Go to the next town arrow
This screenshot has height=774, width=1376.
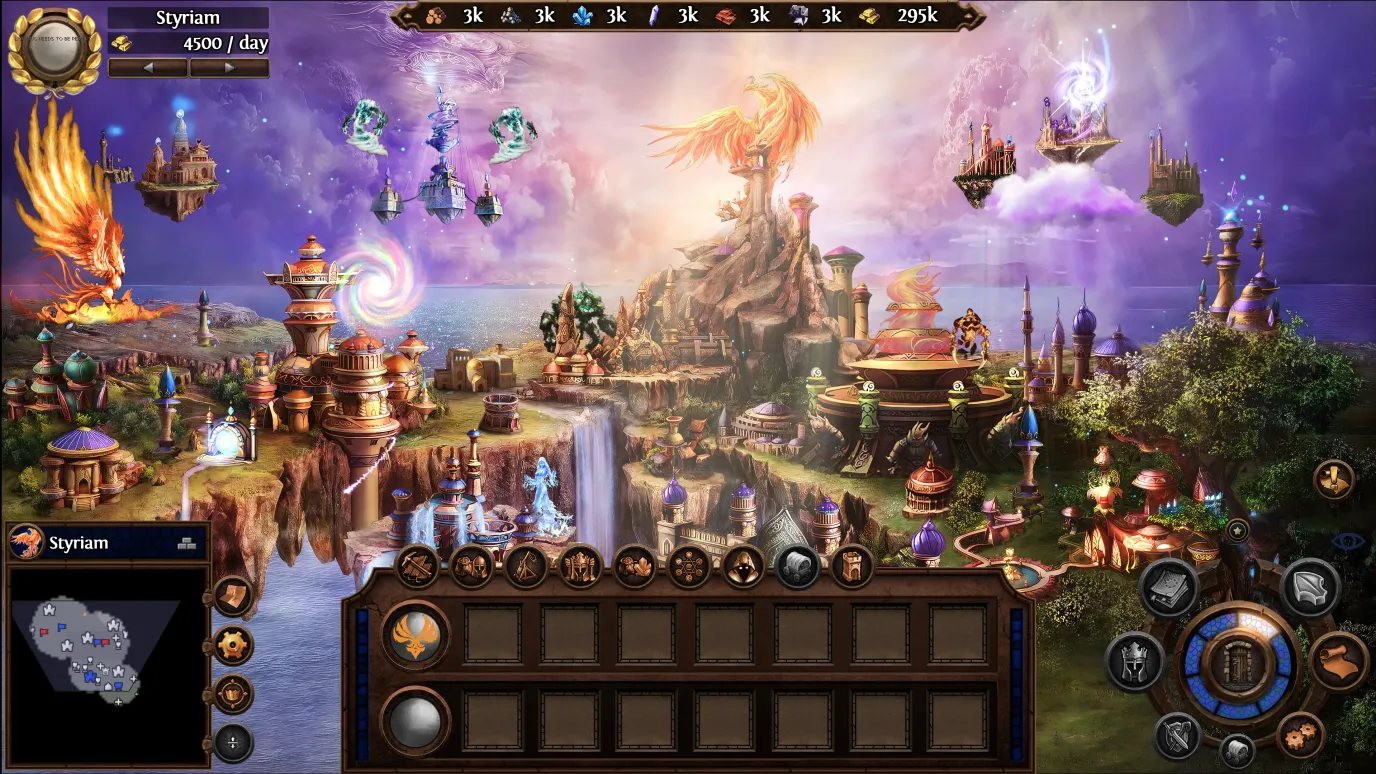coord(229,68)
